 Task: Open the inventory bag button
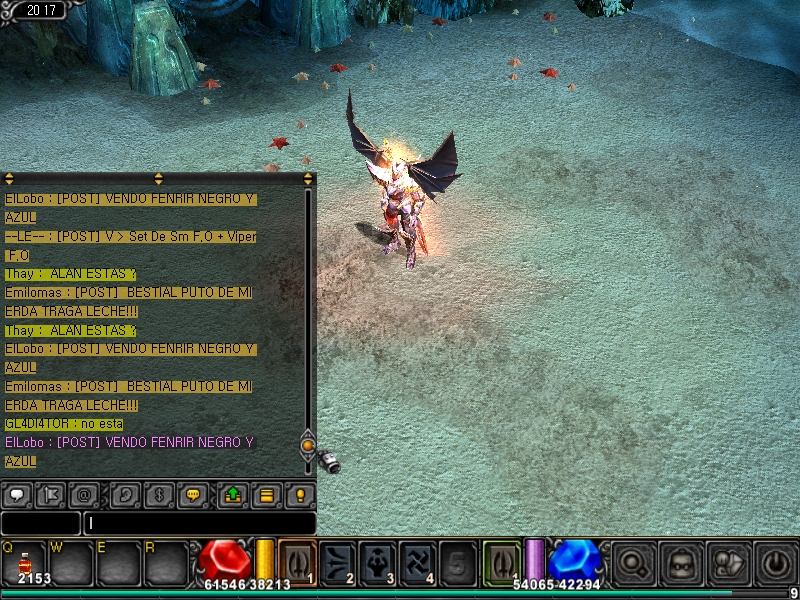(681, 563)
